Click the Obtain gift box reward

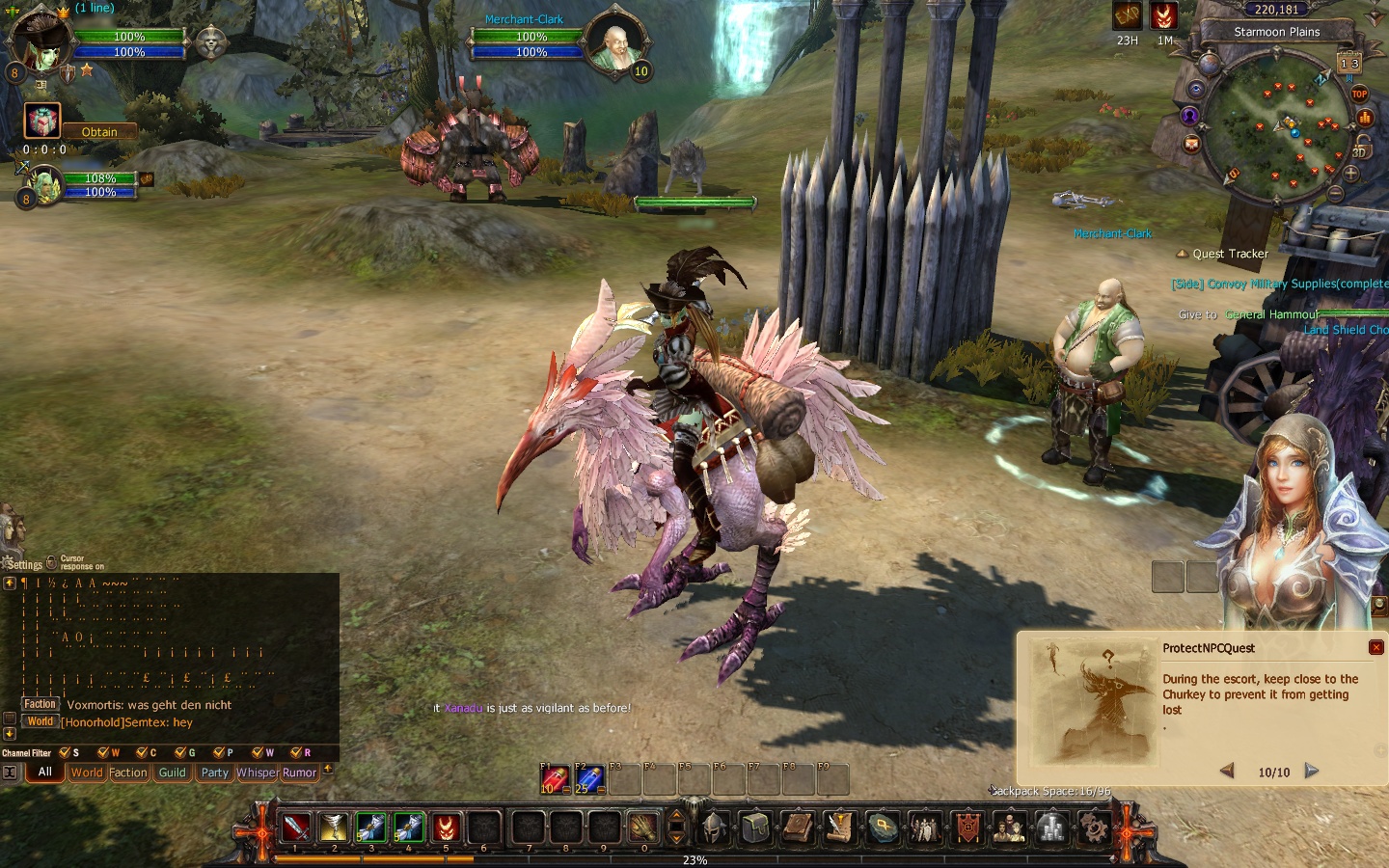[x=42, y=122]
